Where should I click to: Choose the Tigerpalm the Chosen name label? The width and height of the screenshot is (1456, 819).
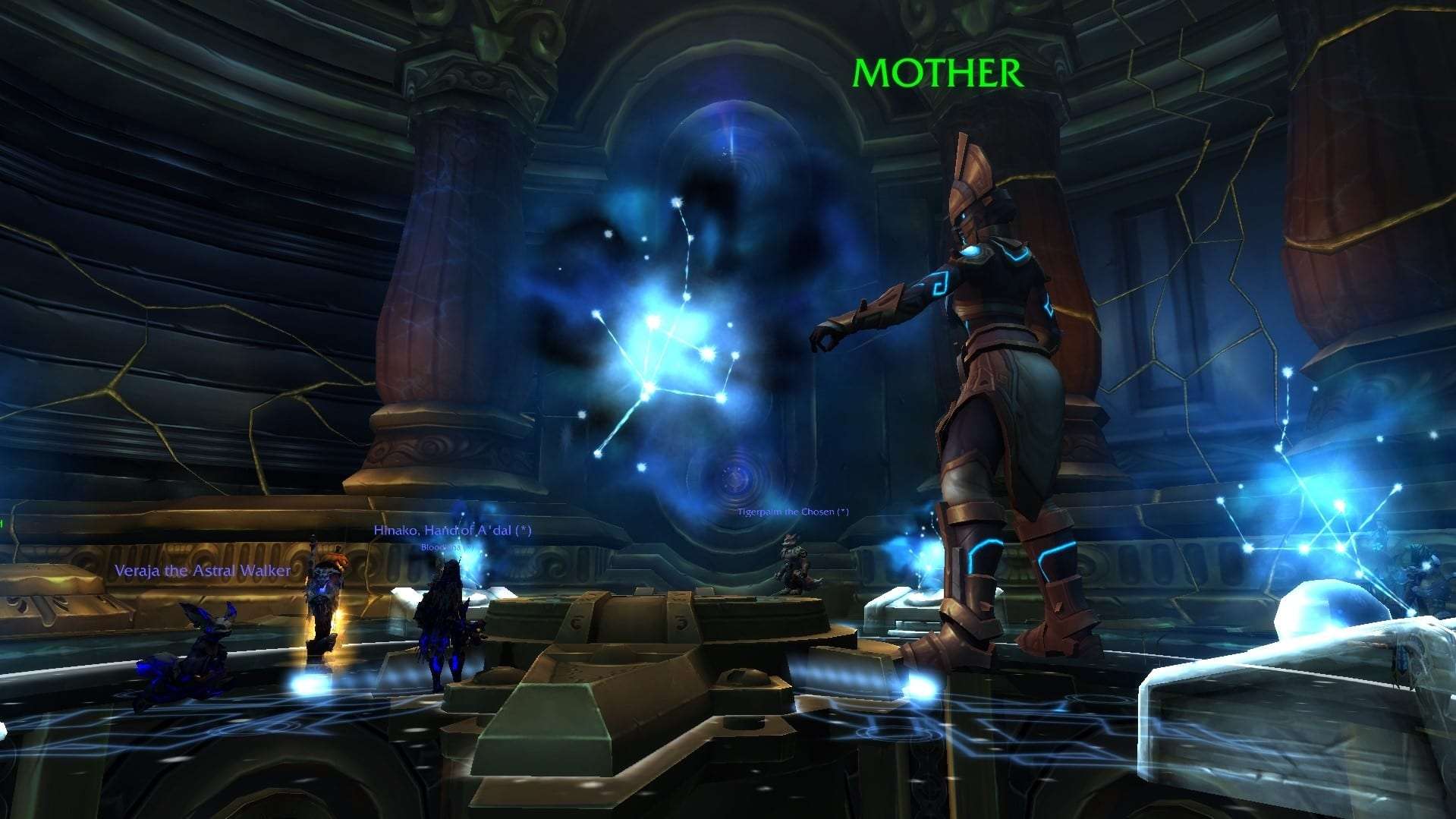pos(792,512)
